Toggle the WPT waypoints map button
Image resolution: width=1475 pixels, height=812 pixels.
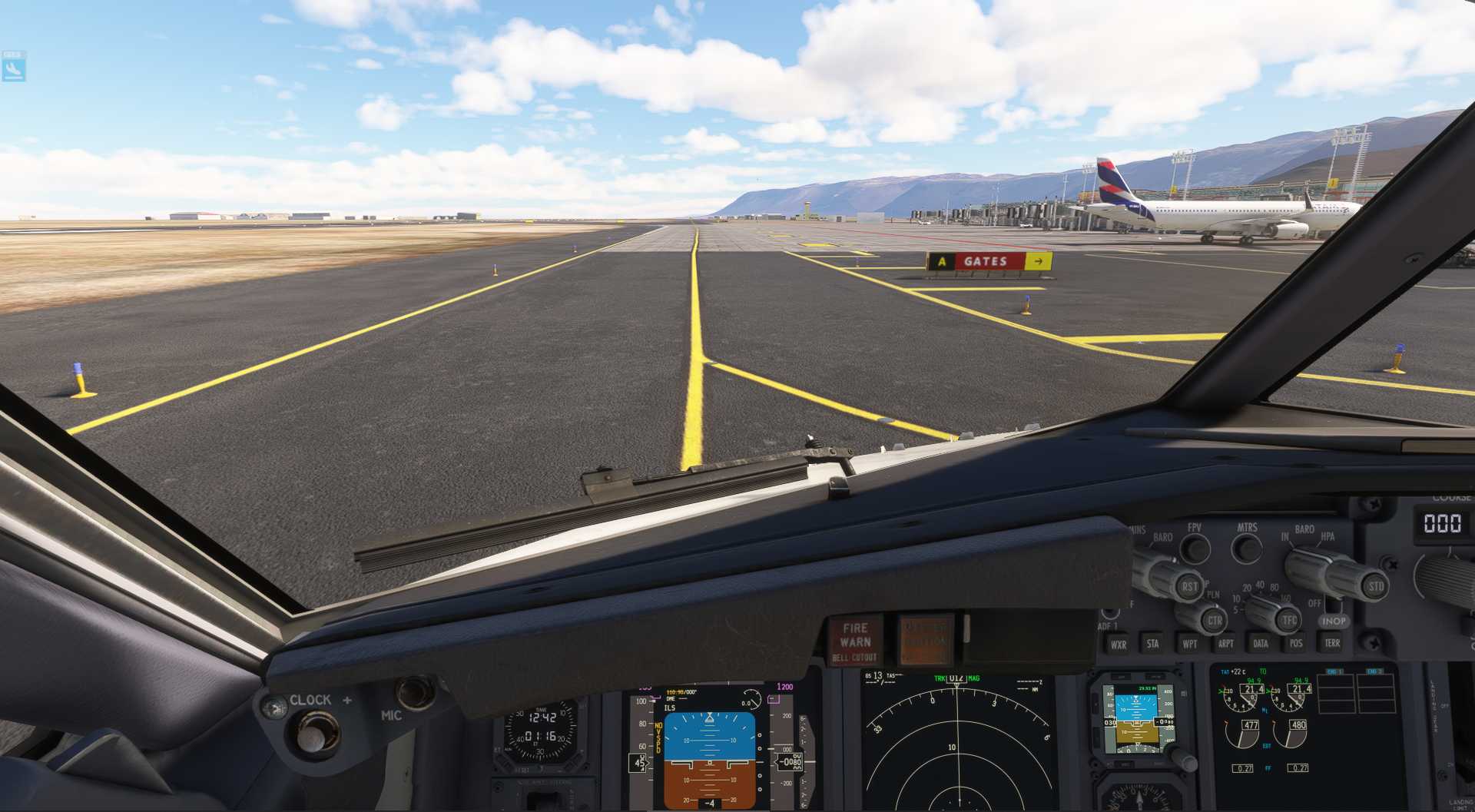pyautogui.click(x=1189, y=644)
